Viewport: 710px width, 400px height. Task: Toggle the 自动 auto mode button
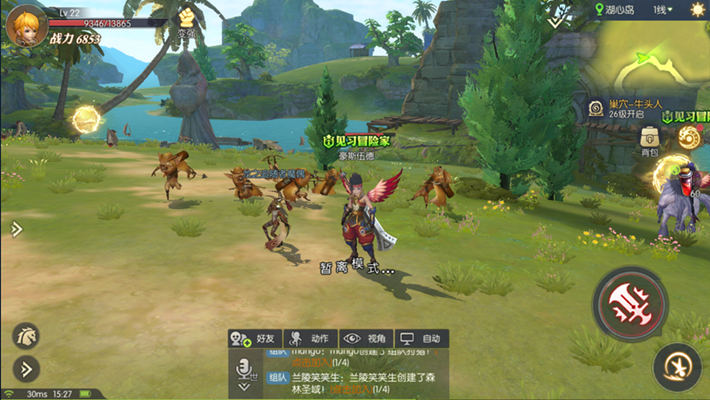[x=419, y=339]
